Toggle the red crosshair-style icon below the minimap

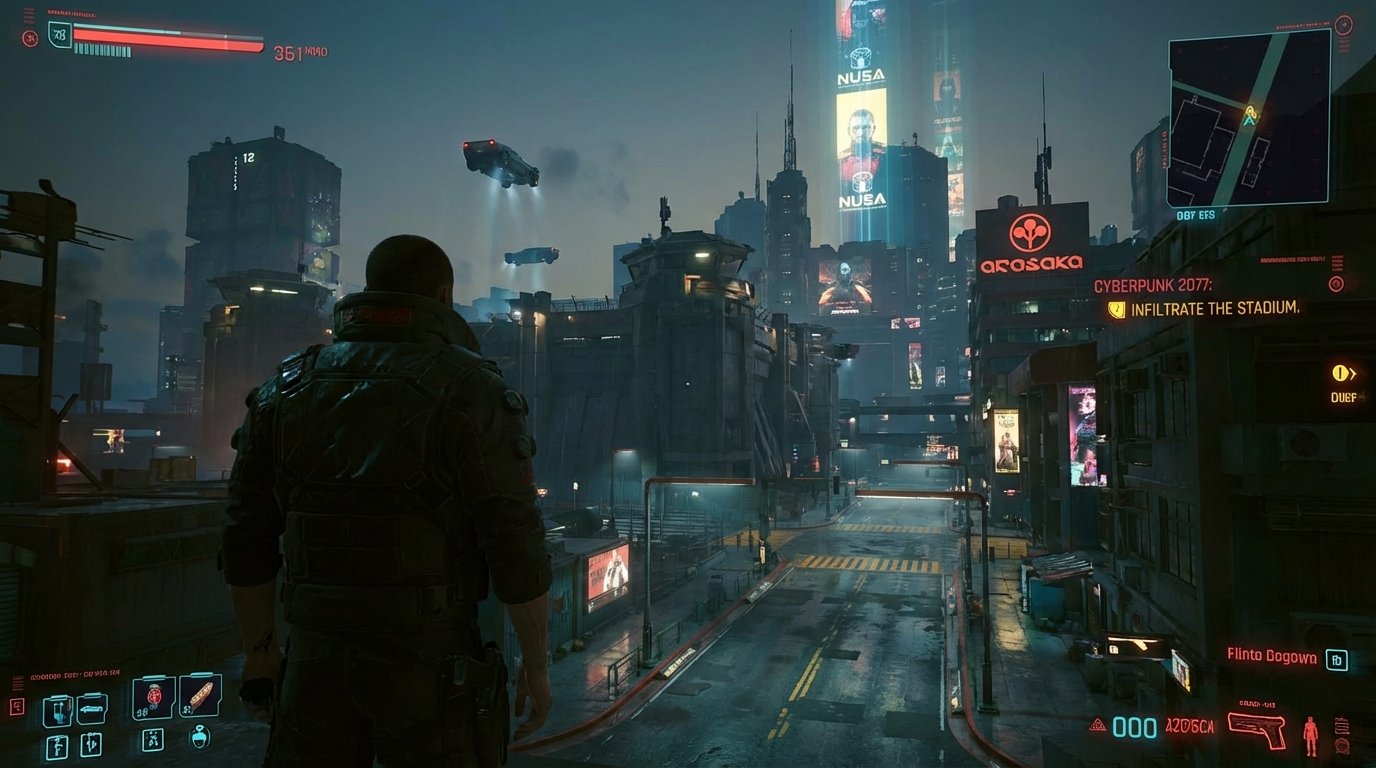point(1337,282)
